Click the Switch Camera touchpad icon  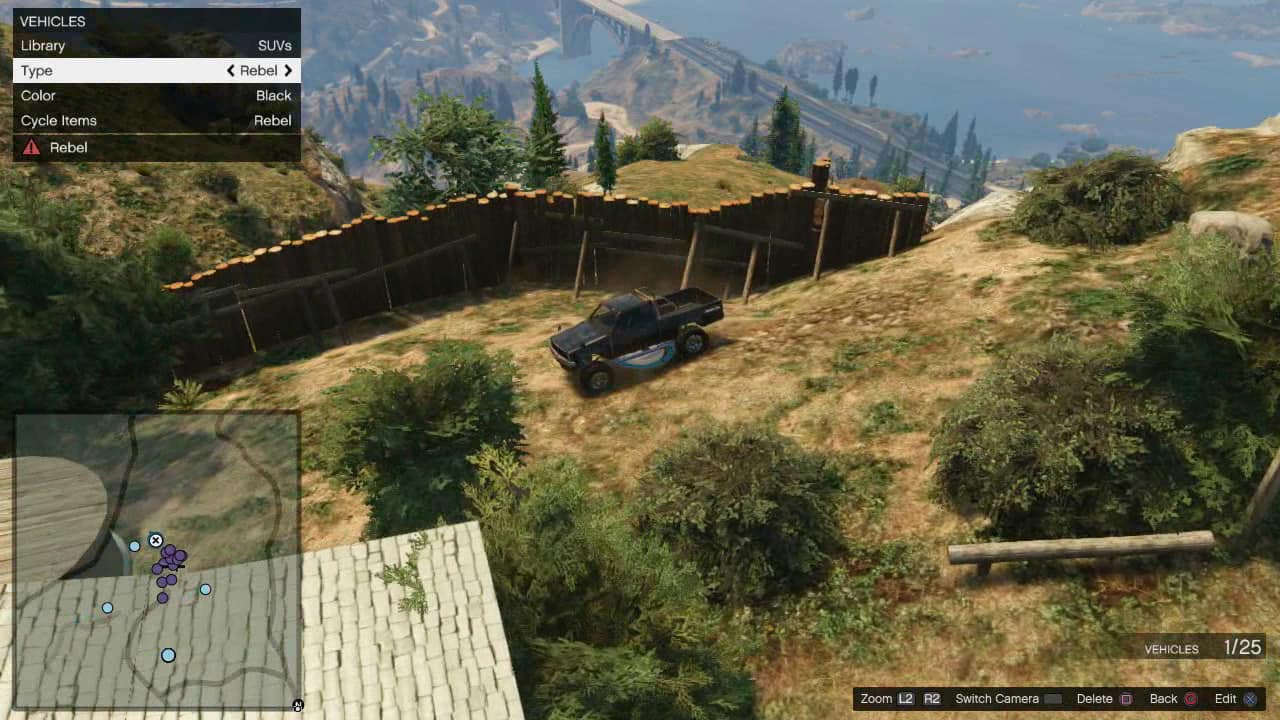click(x=1053, y=699)
